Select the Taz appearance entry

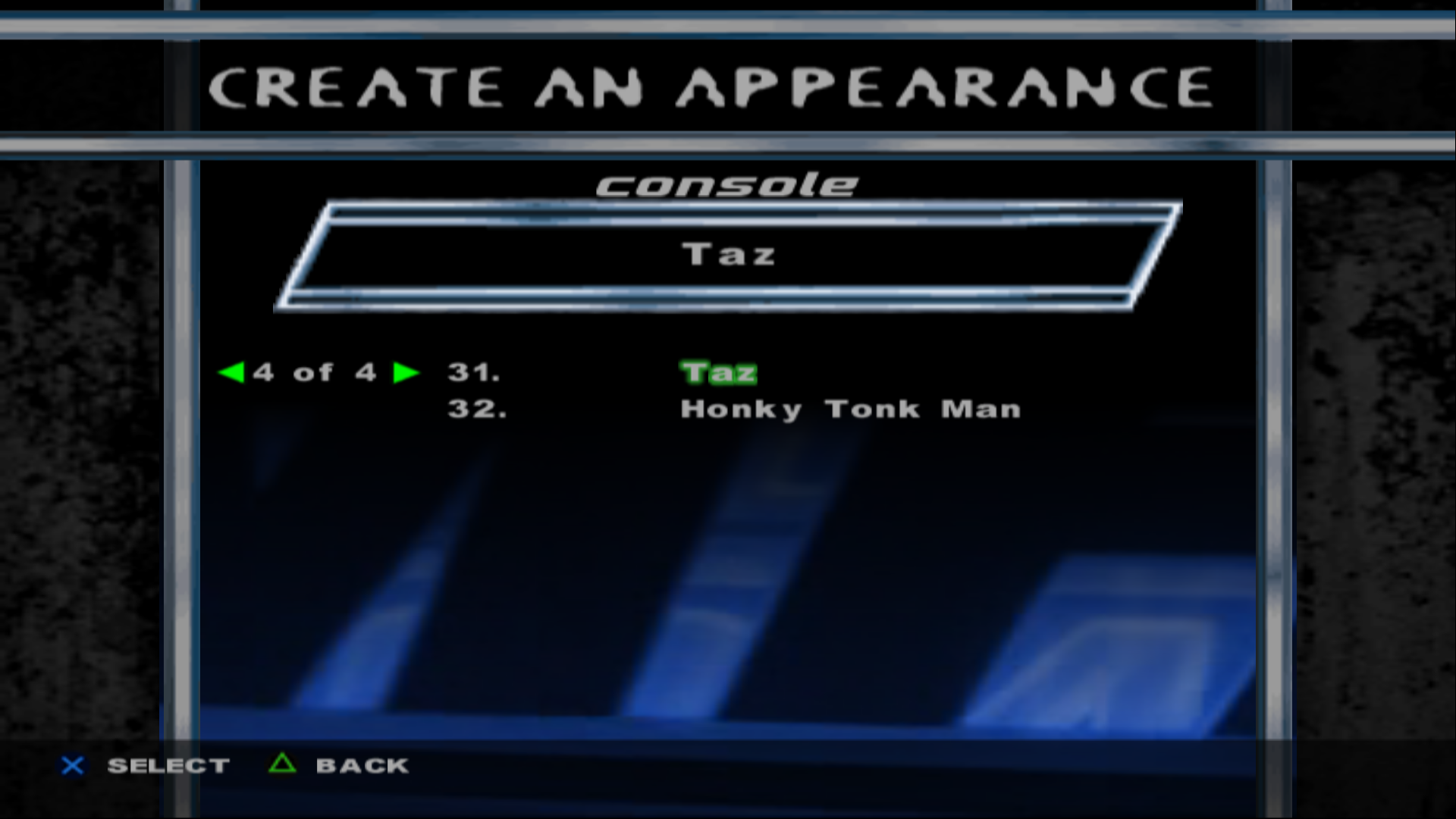coord(718,372)
